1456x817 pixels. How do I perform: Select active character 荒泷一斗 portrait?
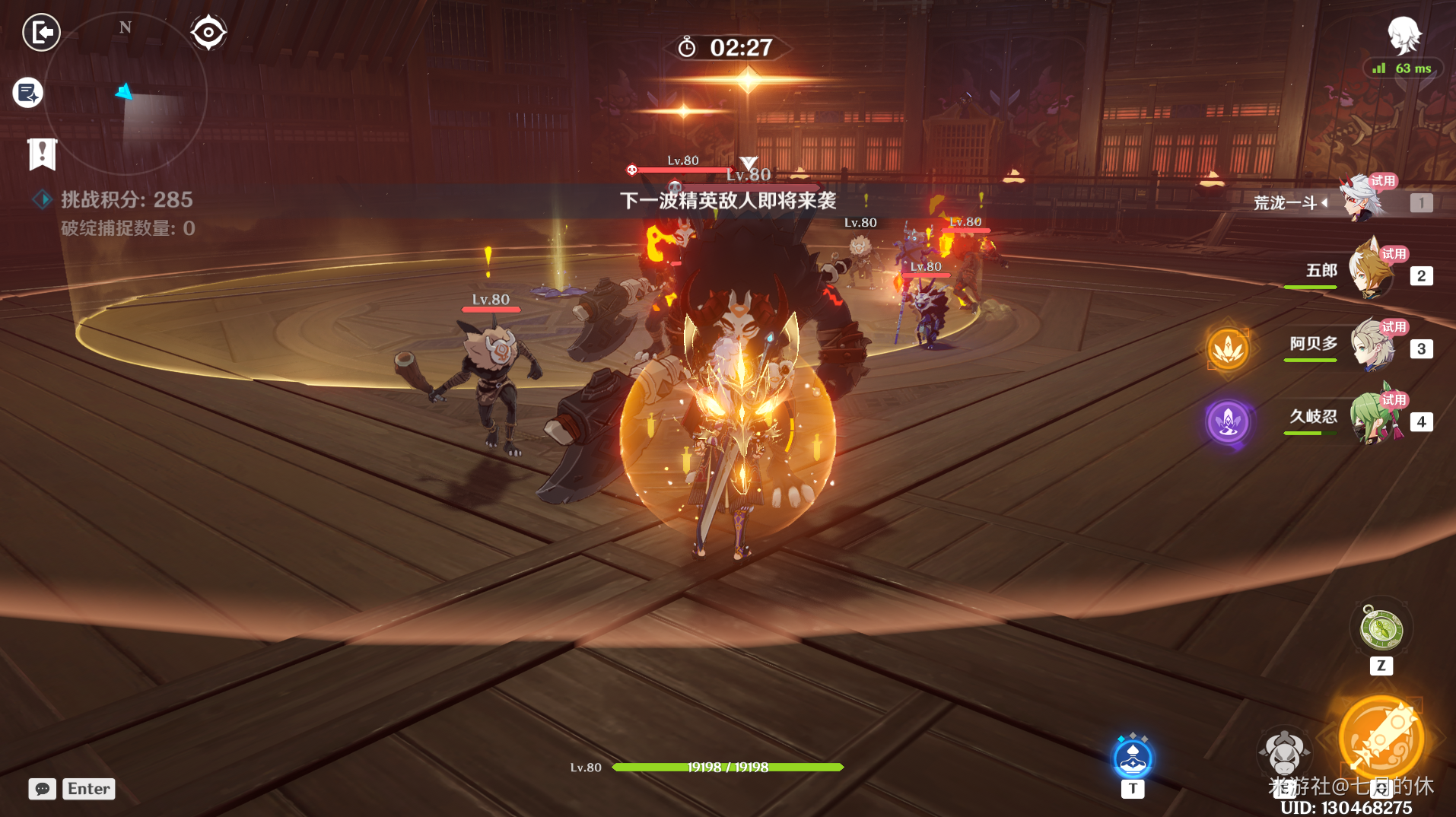[x=1362, y=200]
